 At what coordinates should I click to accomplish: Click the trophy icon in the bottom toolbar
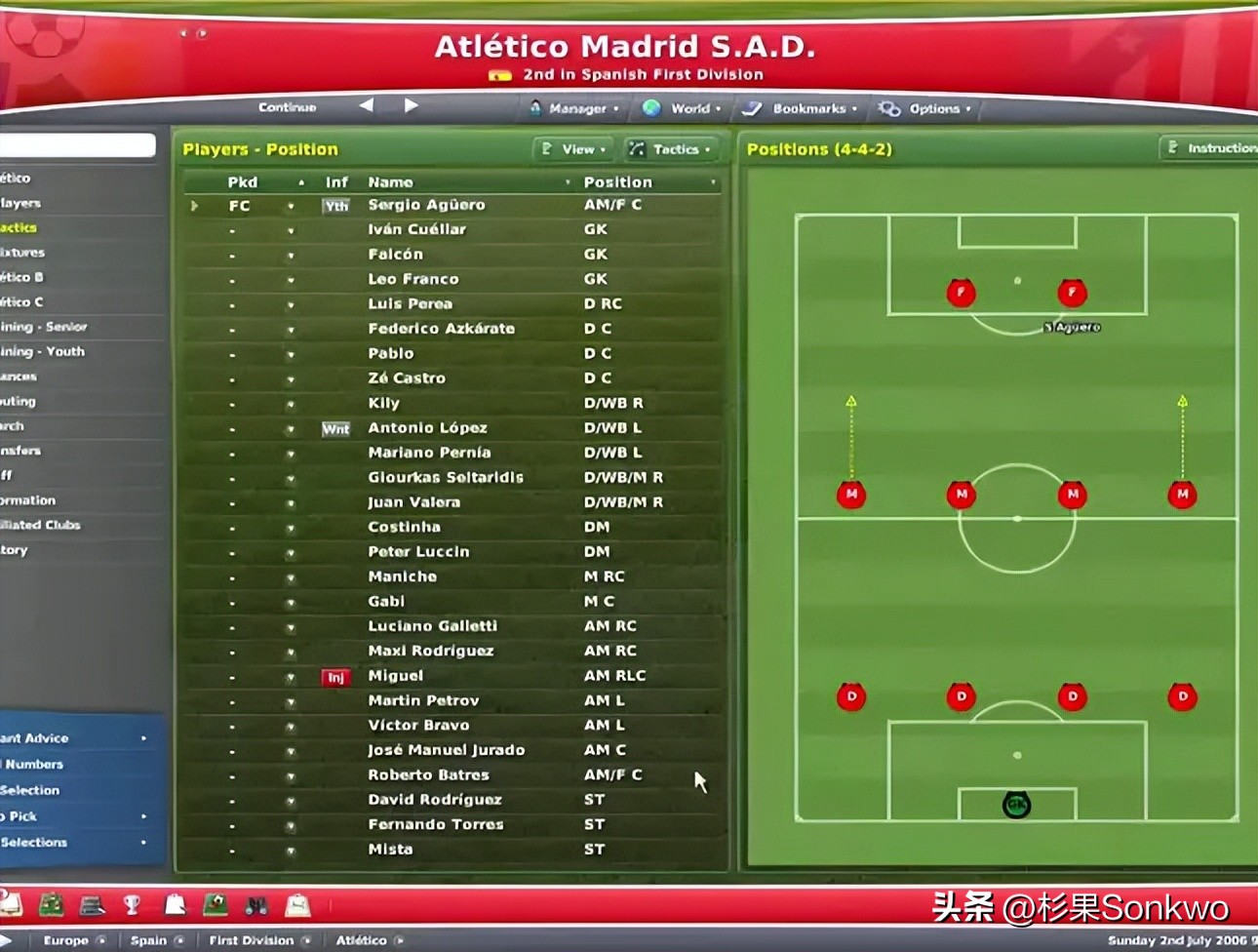(x=132, y=905)
